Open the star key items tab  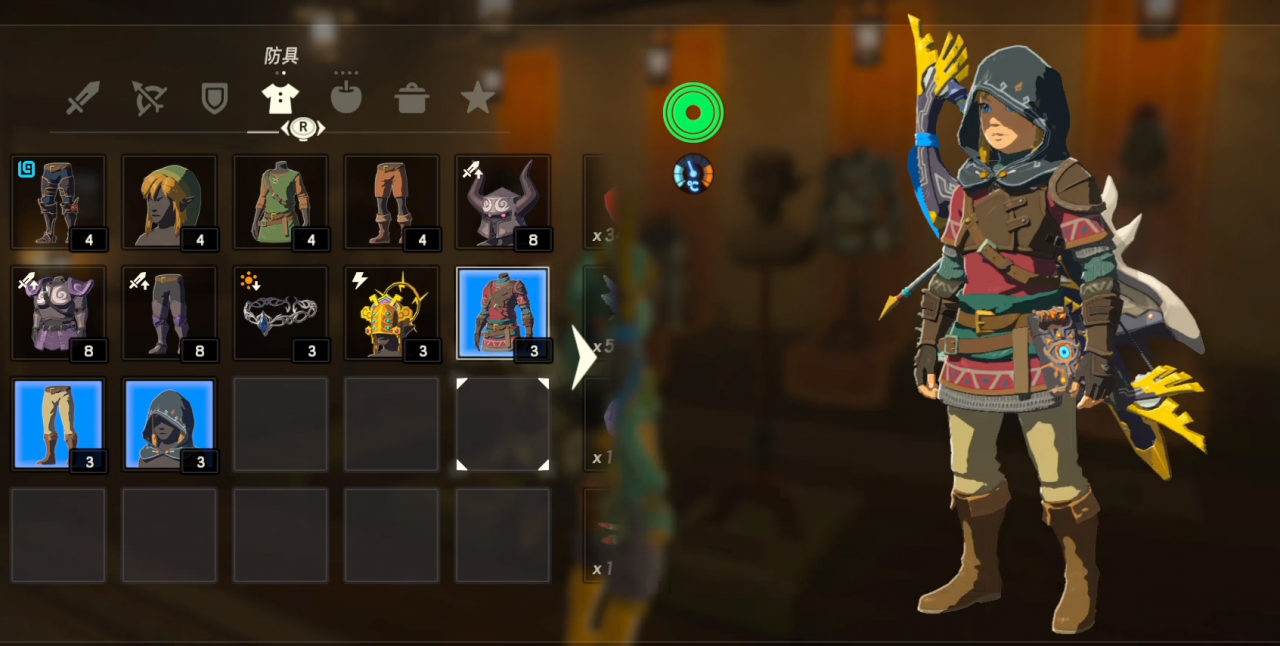(x=478, y=98)
